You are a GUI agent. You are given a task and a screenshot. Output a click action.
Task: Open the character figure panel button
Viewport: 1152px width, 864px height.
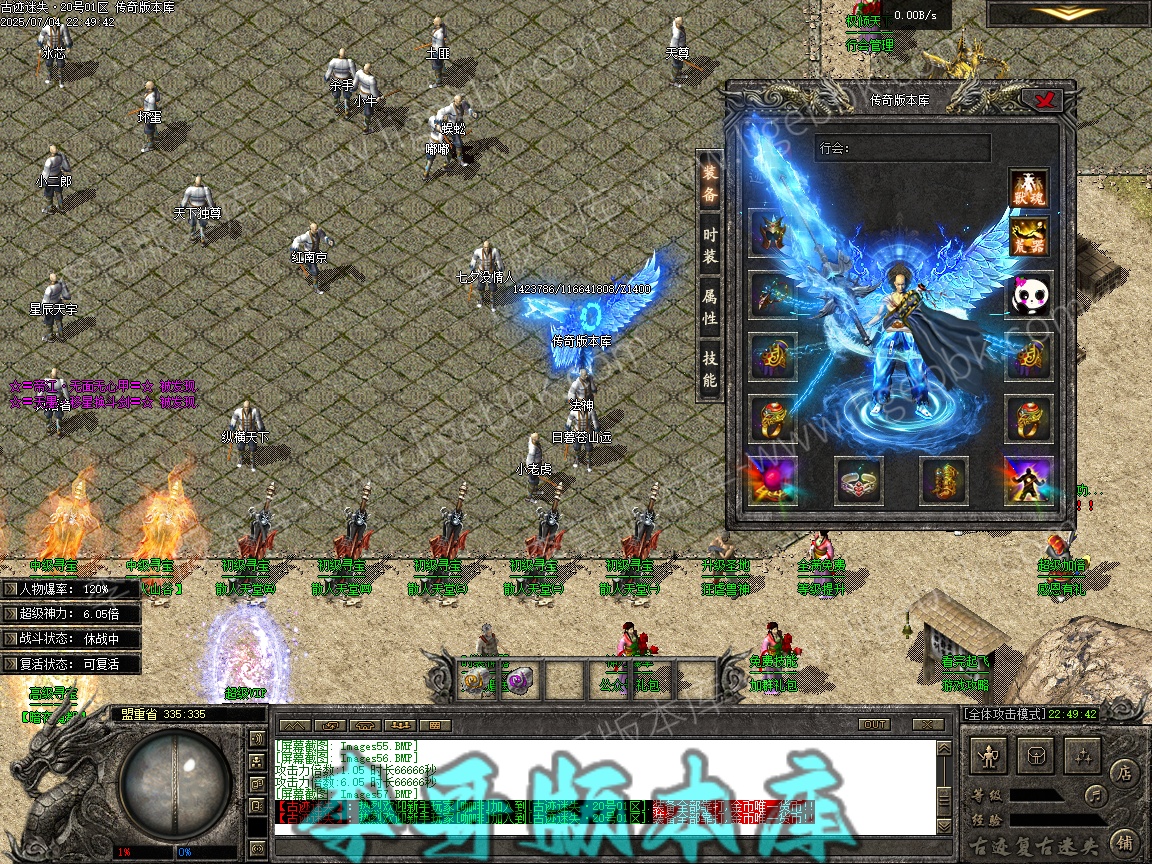click(x=990, y=757)
